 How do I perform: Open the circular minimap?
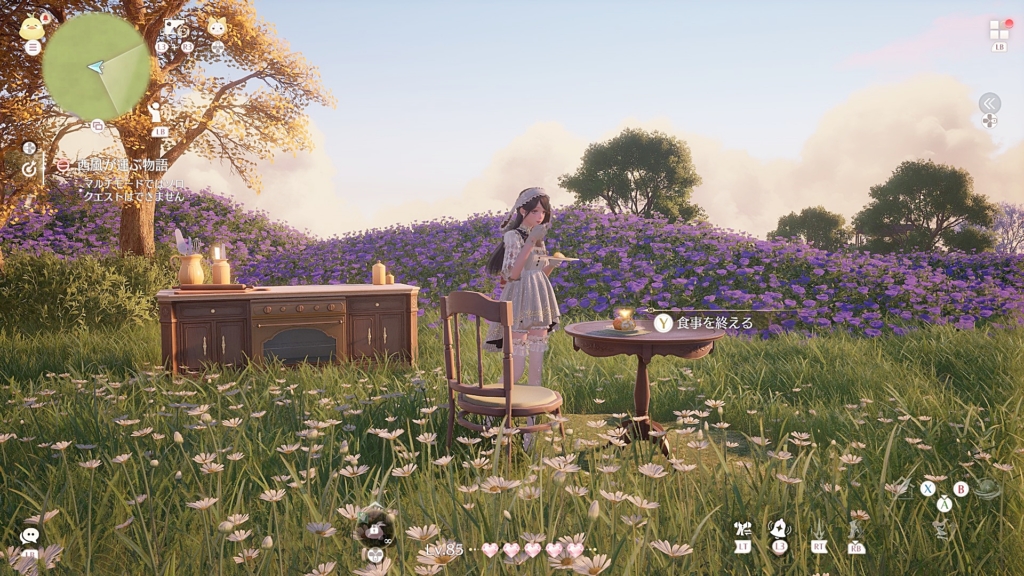coord(96,66)
